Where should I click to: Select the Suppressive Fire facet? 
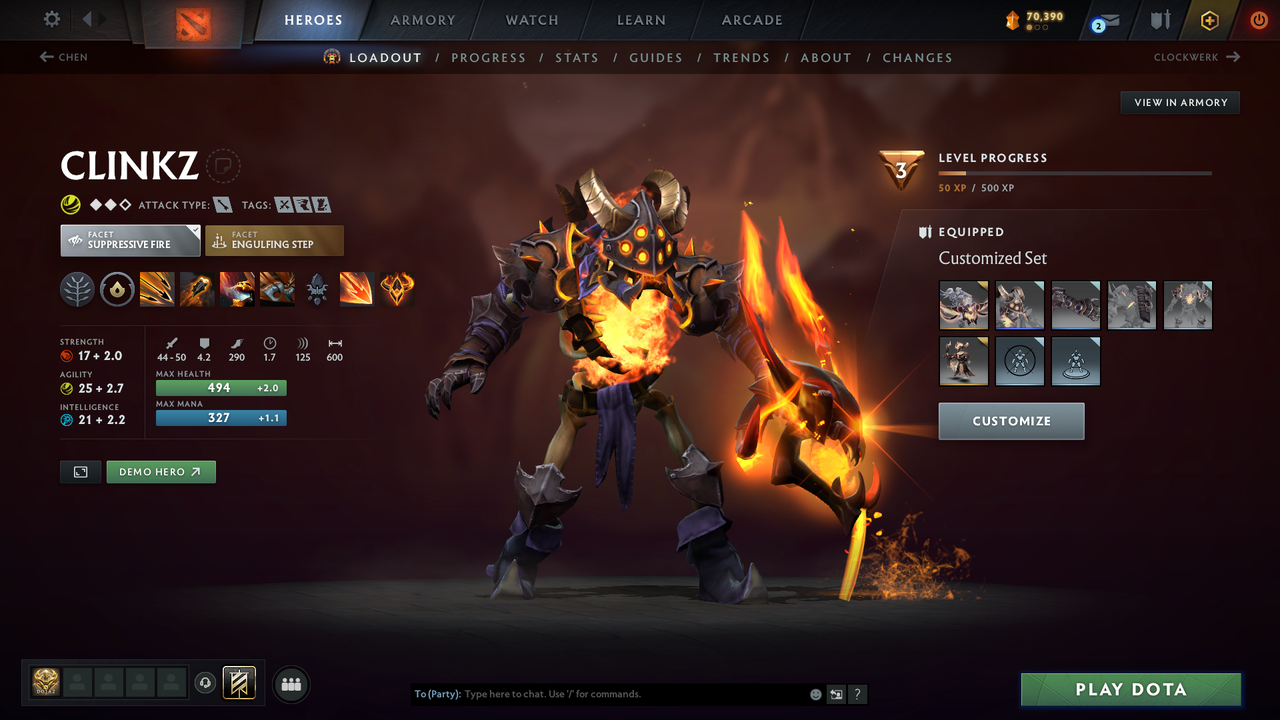coord(130,240)
